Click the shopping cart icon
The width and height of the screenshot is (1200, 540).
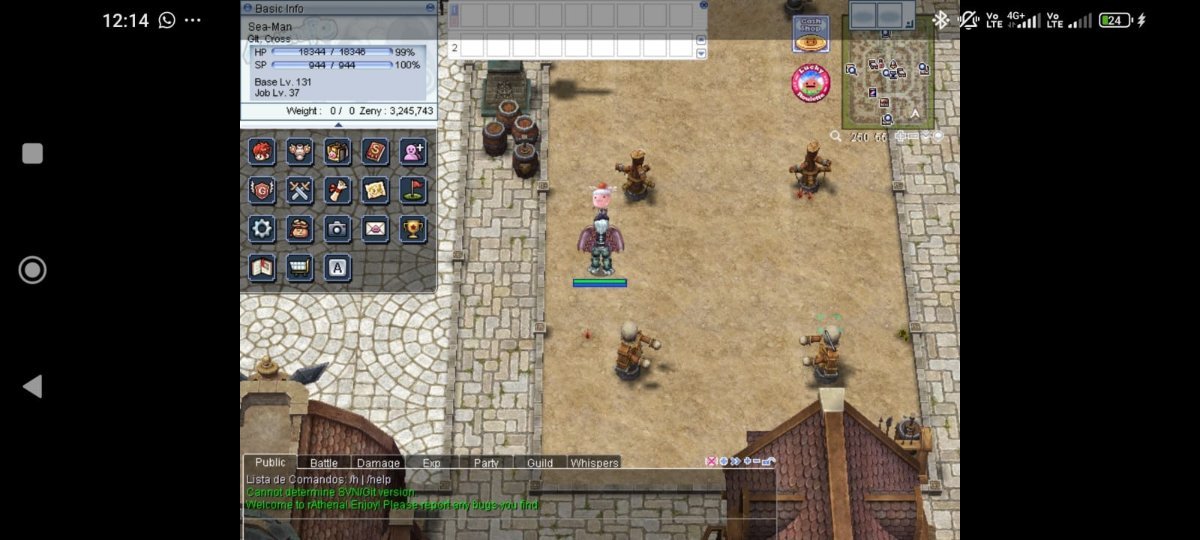coord(300,267)
